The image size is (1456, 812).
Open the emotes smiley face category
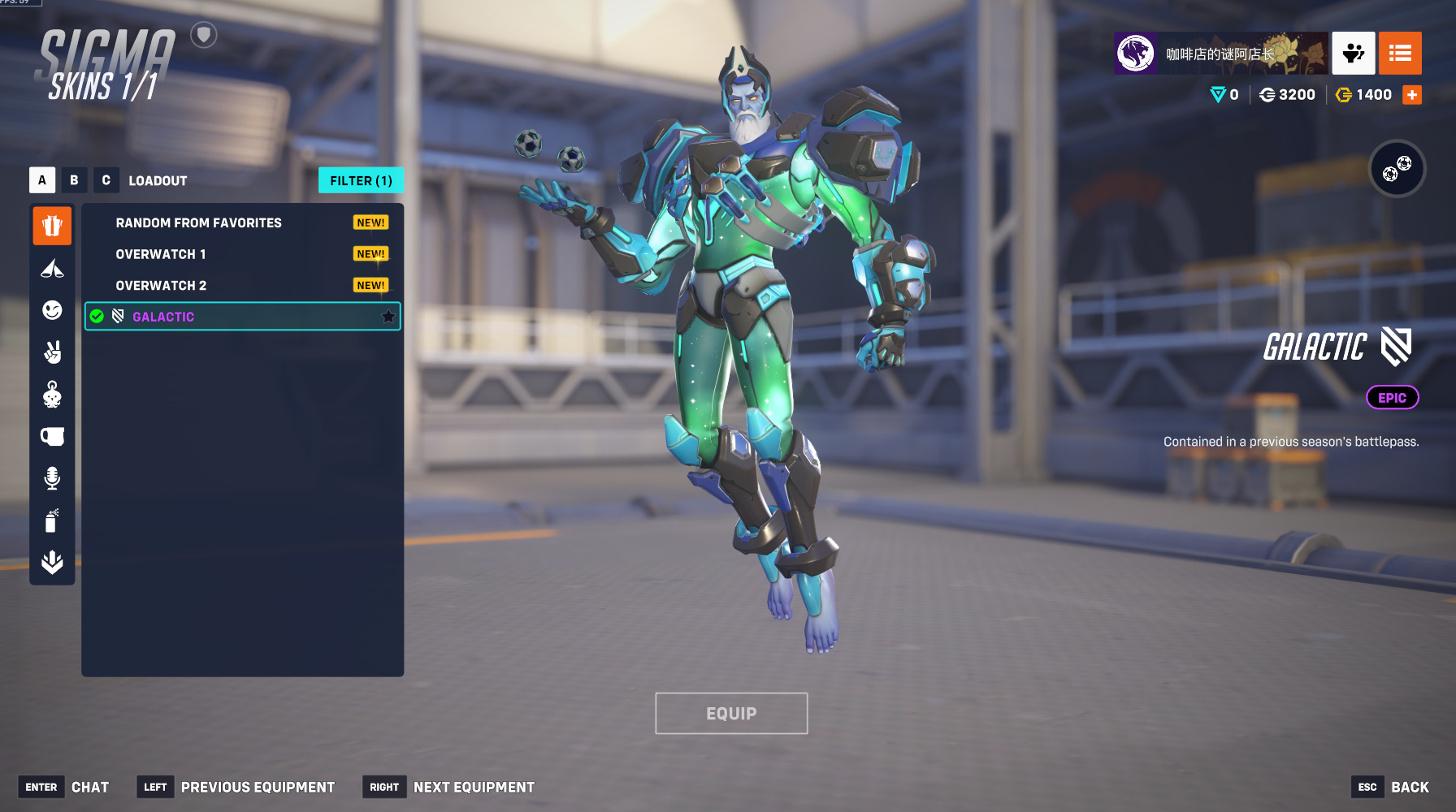[x=52, y=310]
